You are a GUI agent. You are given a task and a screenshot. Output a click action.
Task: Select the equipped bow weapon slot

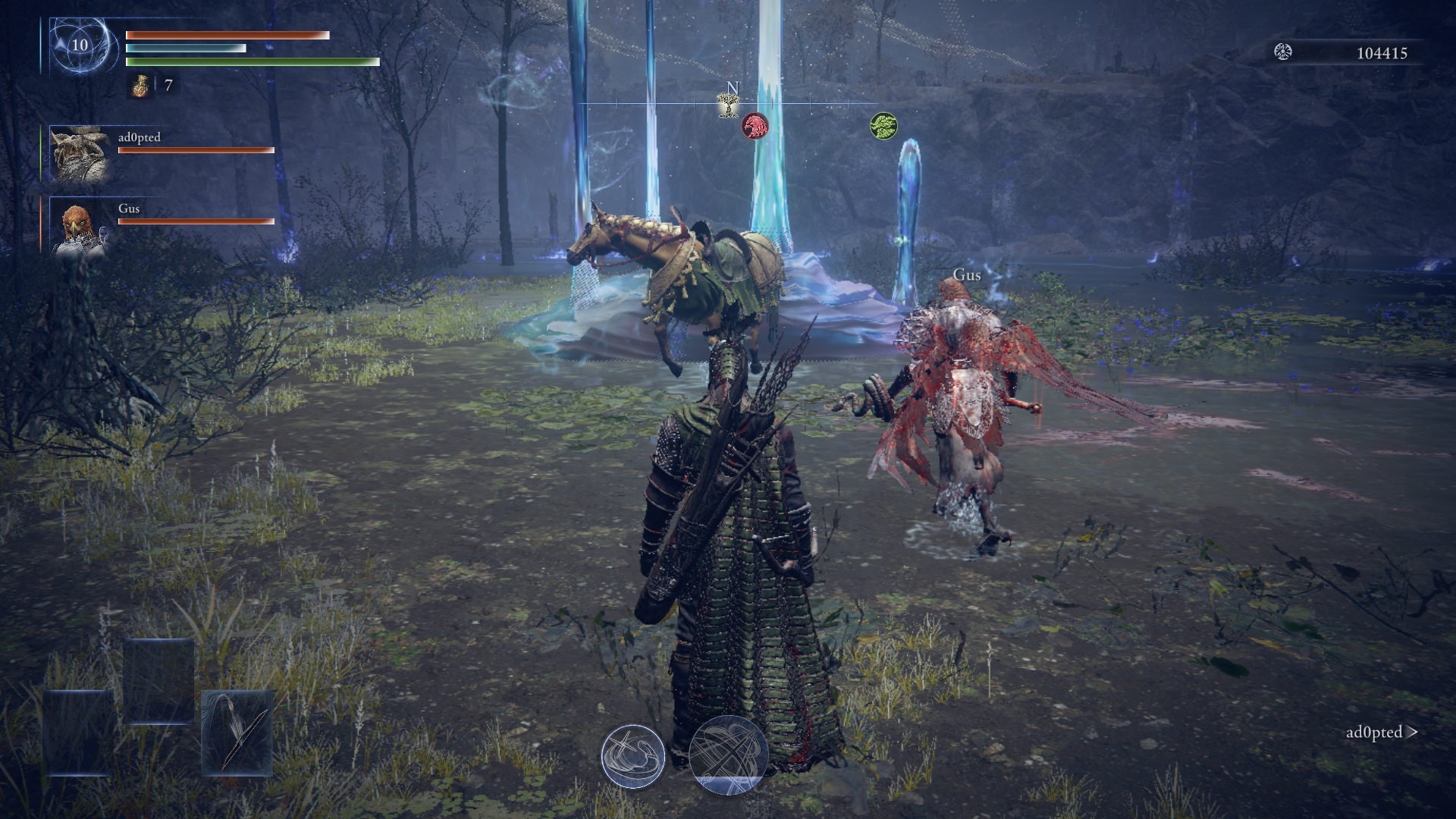[237, 733]
